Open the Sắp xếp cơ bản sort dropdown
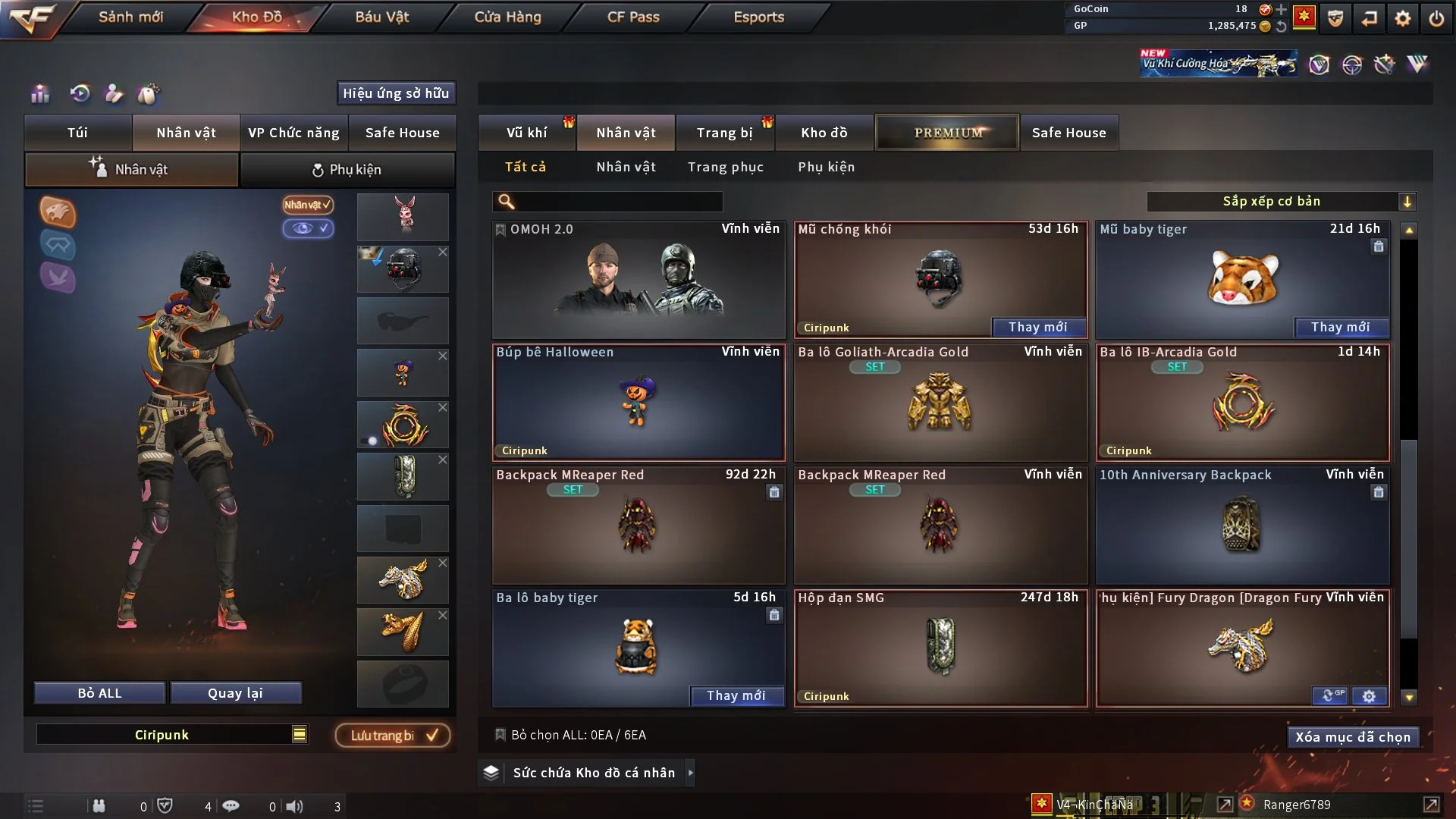Viewport: 1456px width, 819px height. click(x=1281, y=201)
